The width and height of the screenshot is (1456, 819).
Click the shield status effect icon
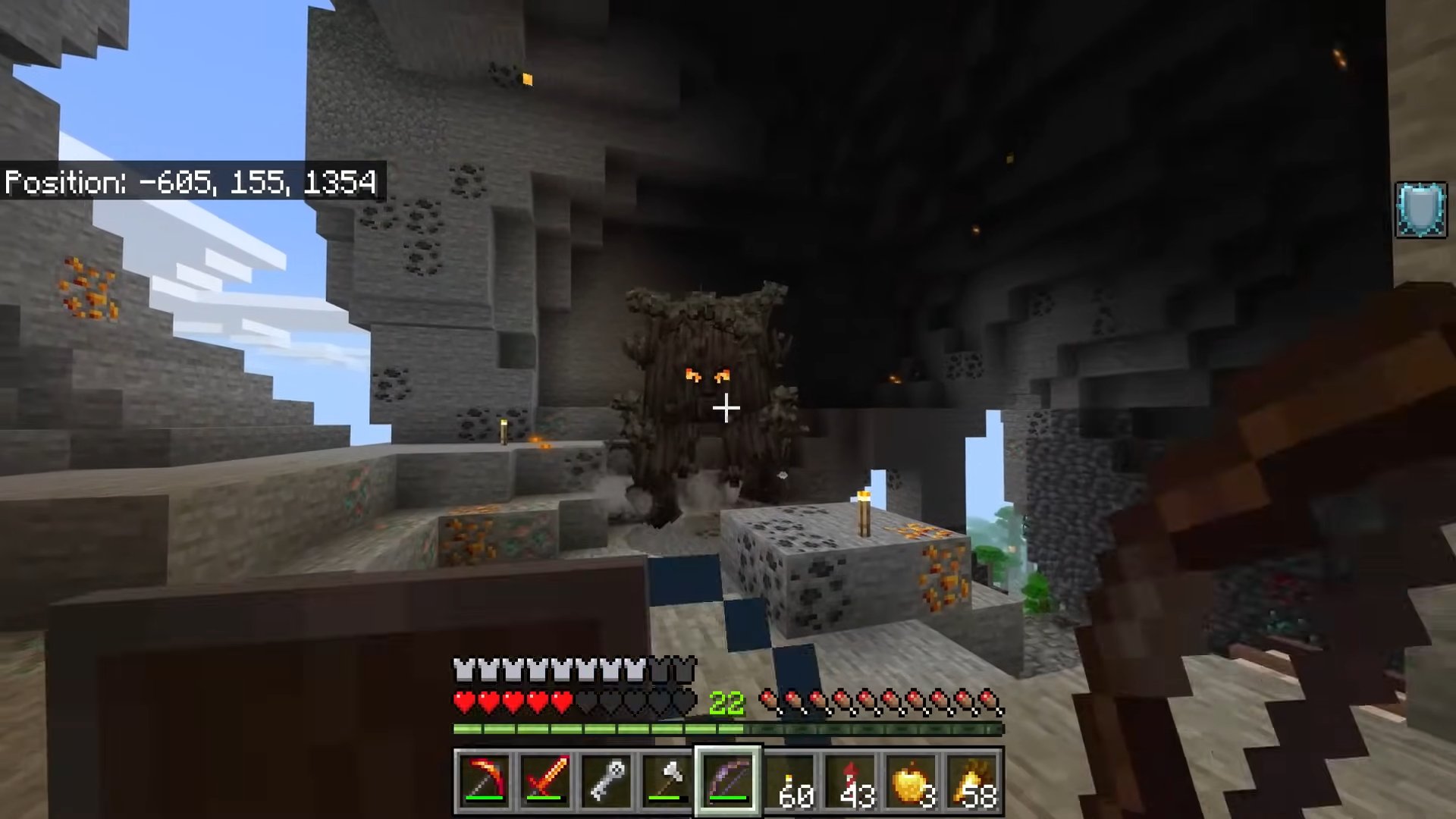pyautogui.click(x=1421, y=209)
